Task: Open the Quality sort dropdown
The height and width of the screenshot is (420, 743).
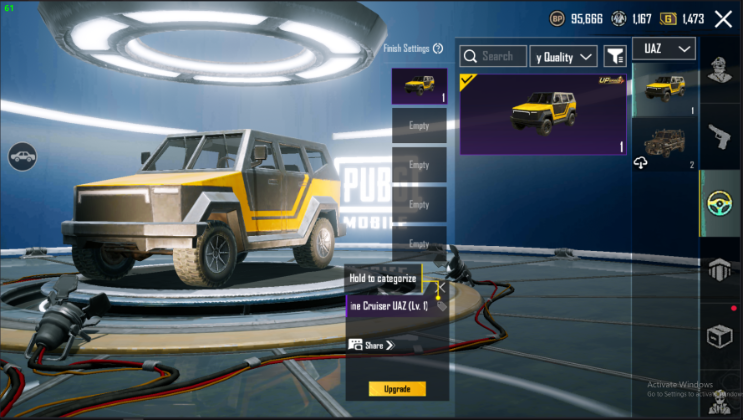Action: coord(563,57)
